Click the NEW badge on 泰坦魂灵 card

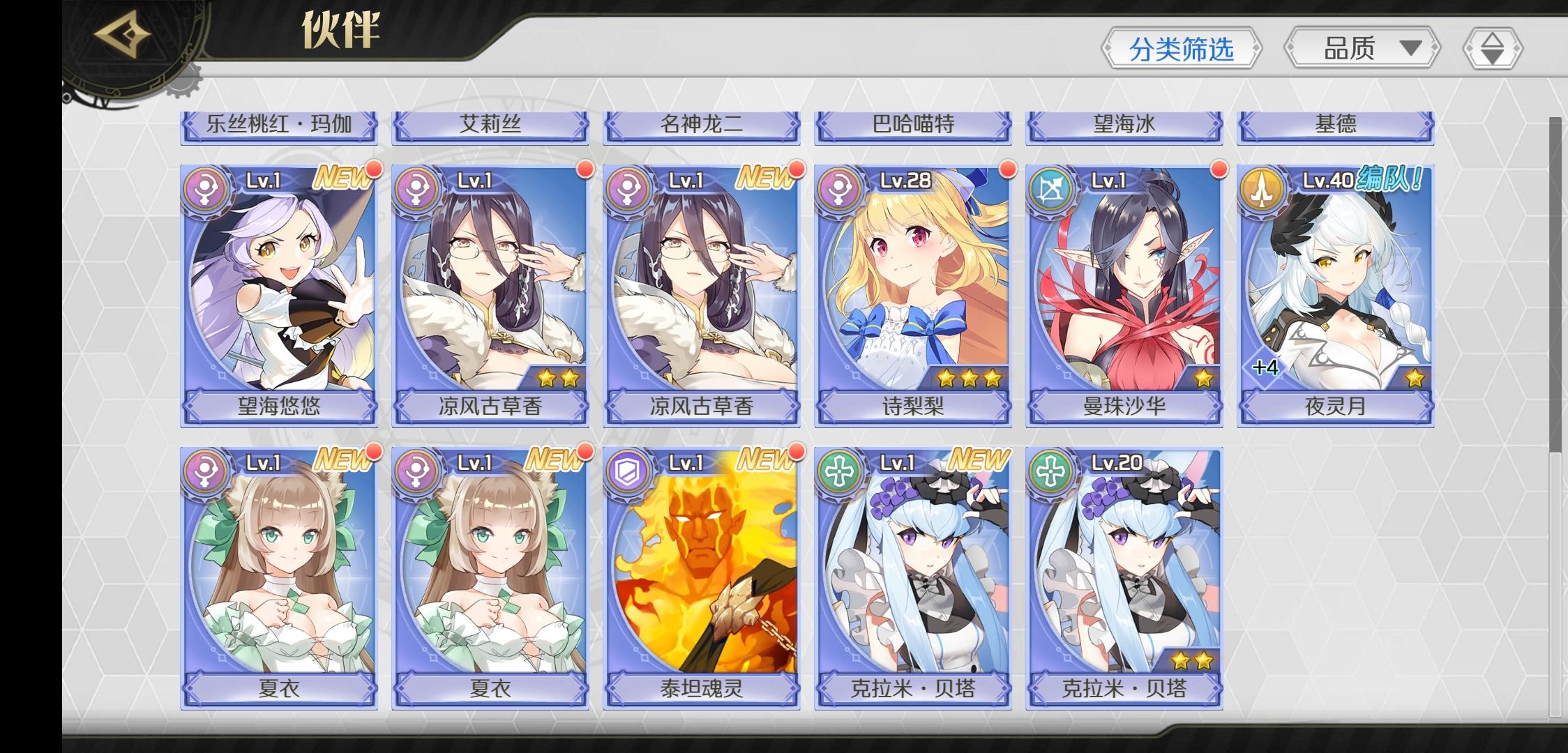click(x=767, y=460)
